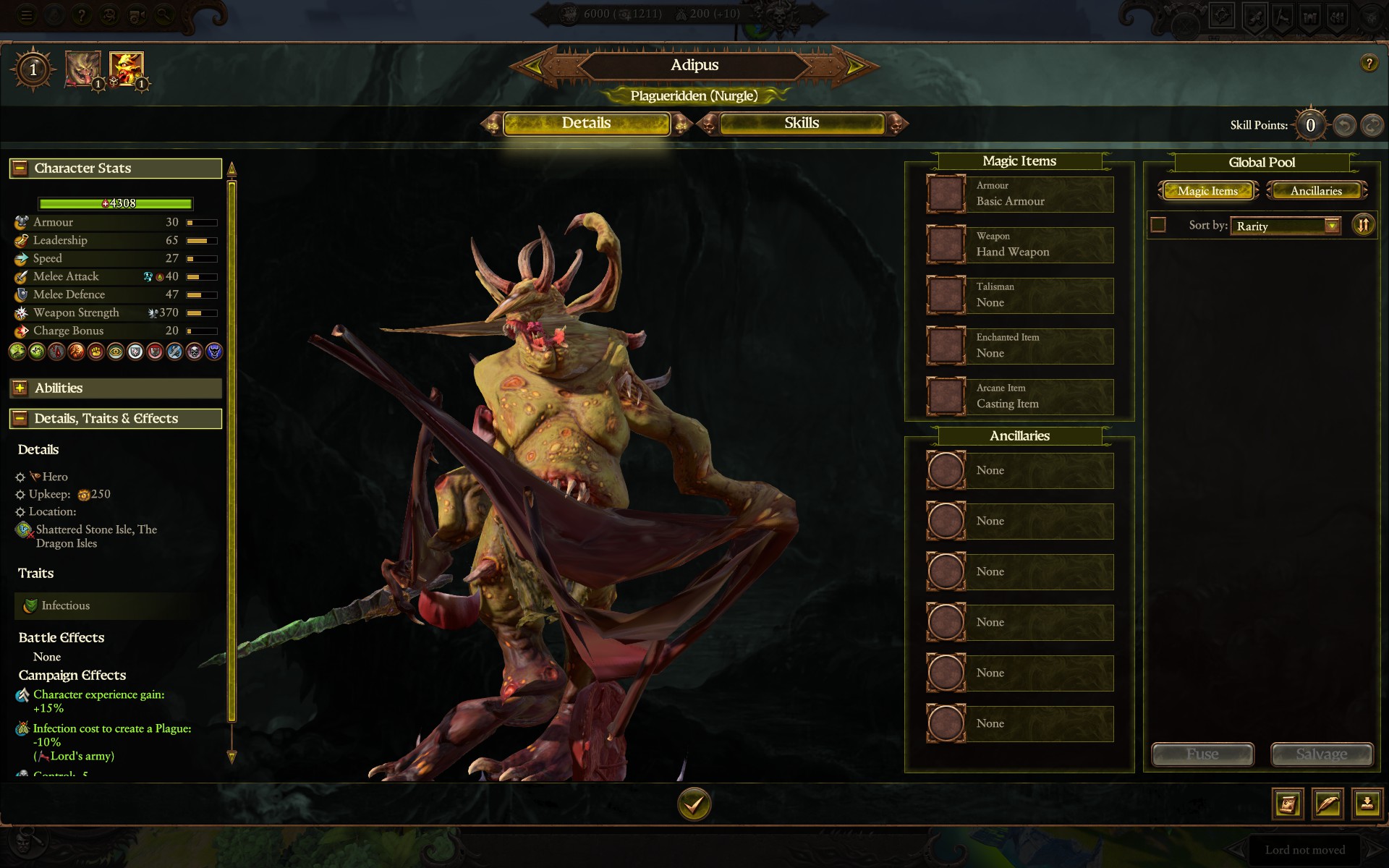This screenshot has height=868, width=1389.
Task: Expand the Abilities section
Action: (18, 388)
